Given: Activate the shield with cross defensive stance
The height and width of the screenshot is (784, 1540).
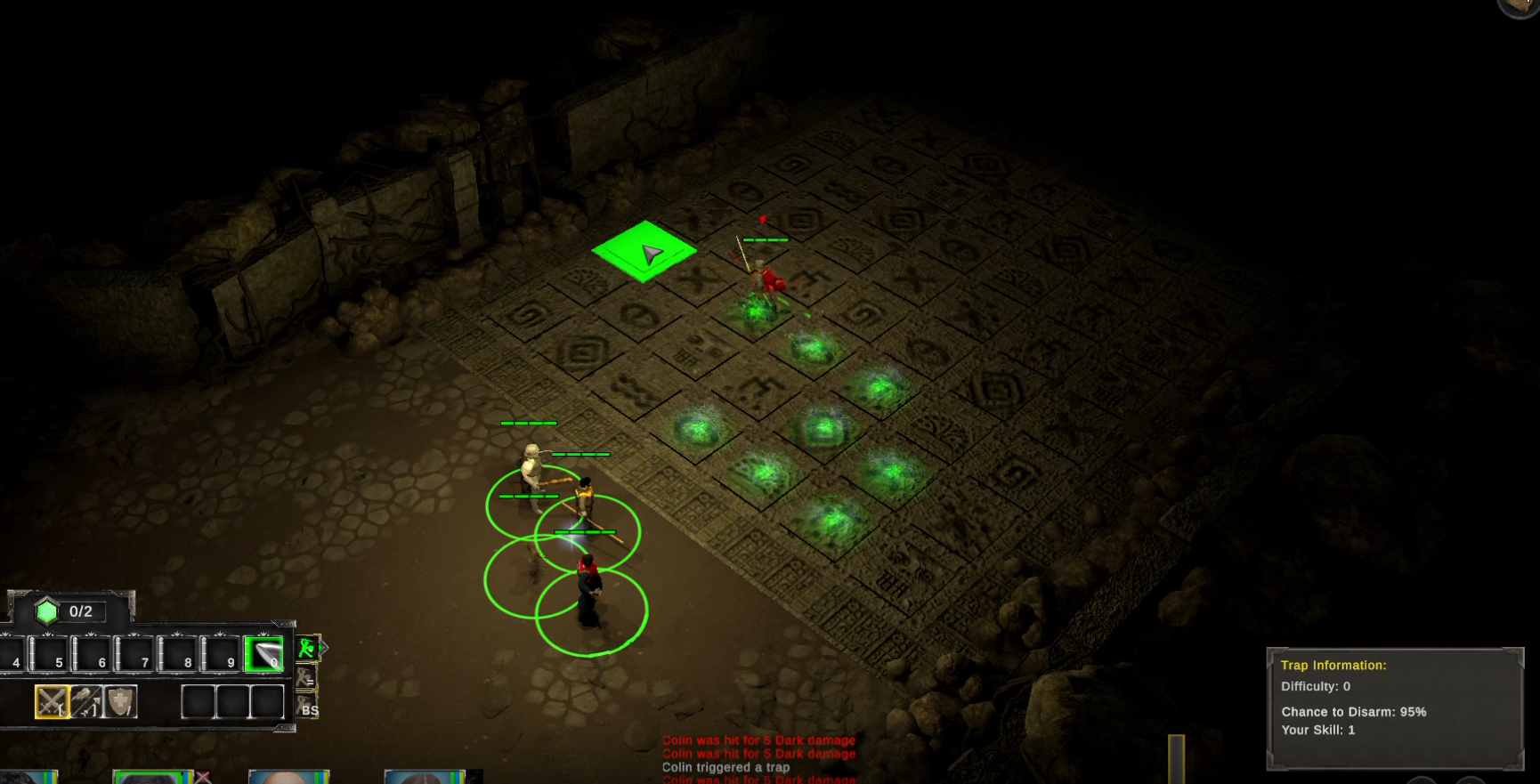Looking at the screenshot, I should click(120, 702).
